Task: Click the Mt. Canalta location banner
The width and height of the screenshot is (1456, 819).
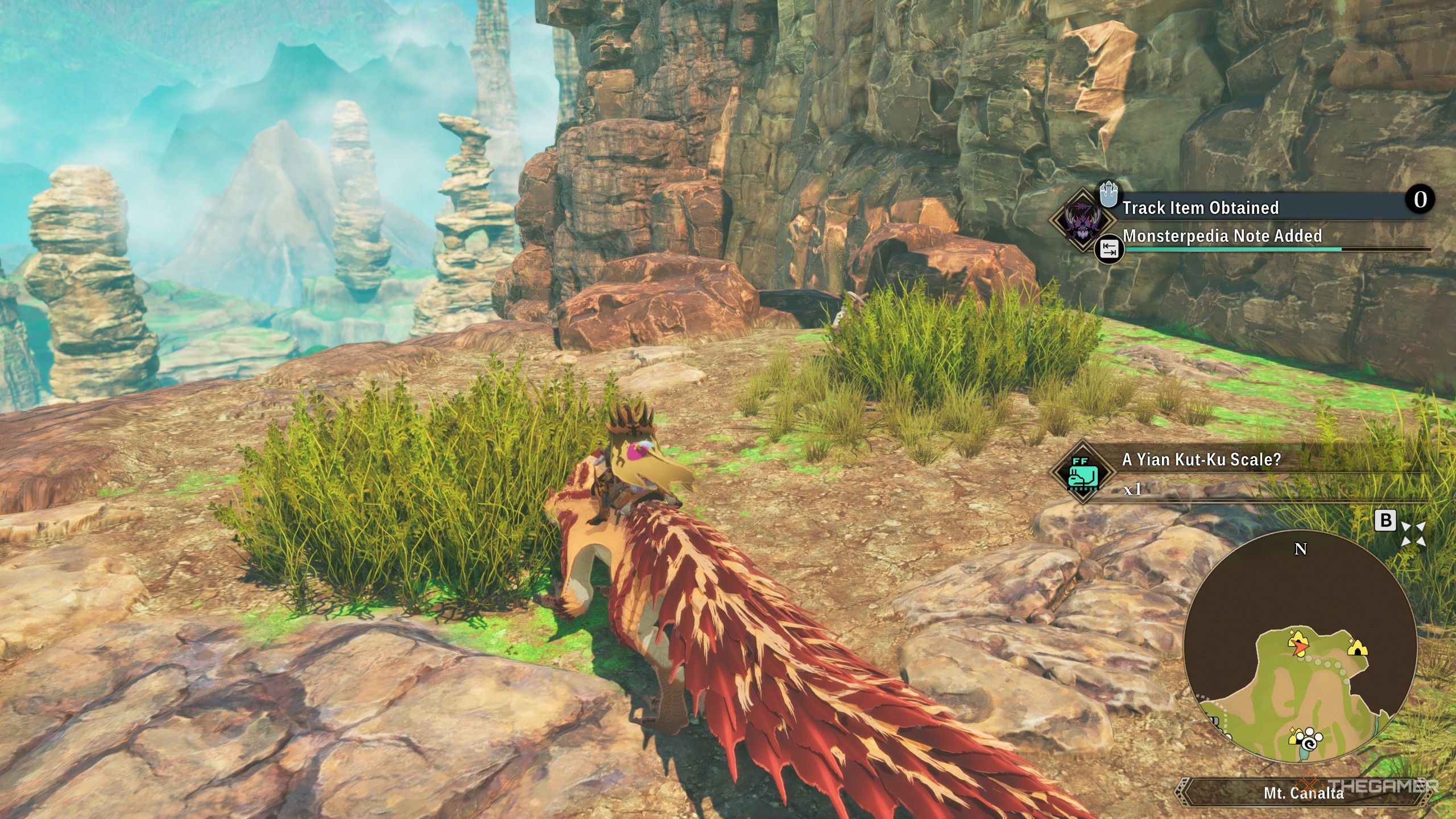Action: tap(1304, 793)
